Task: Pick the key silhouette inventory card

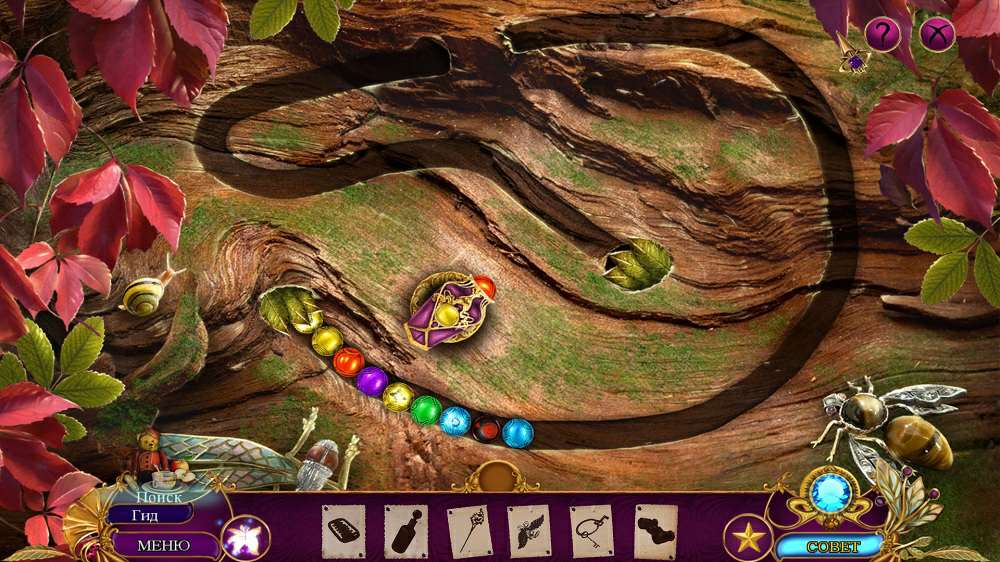Action: (x=592, y=531)
